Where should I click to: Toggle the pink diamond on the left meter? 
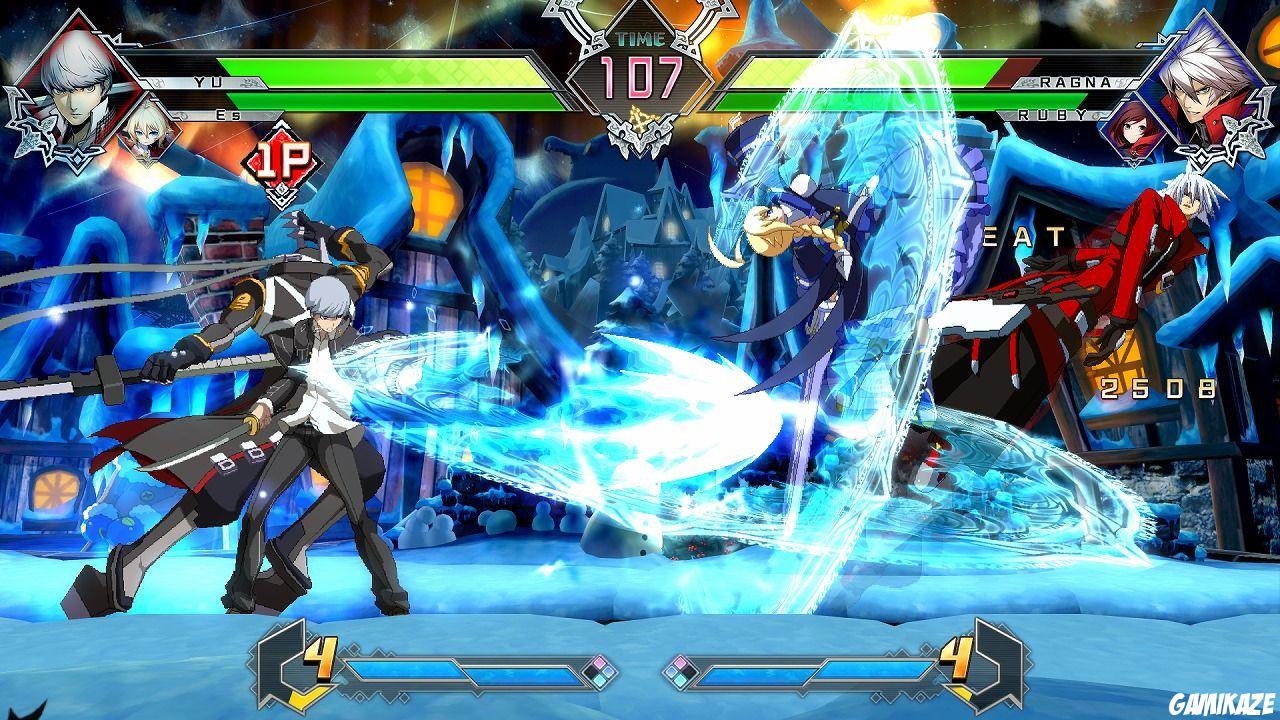coord(600,661)
